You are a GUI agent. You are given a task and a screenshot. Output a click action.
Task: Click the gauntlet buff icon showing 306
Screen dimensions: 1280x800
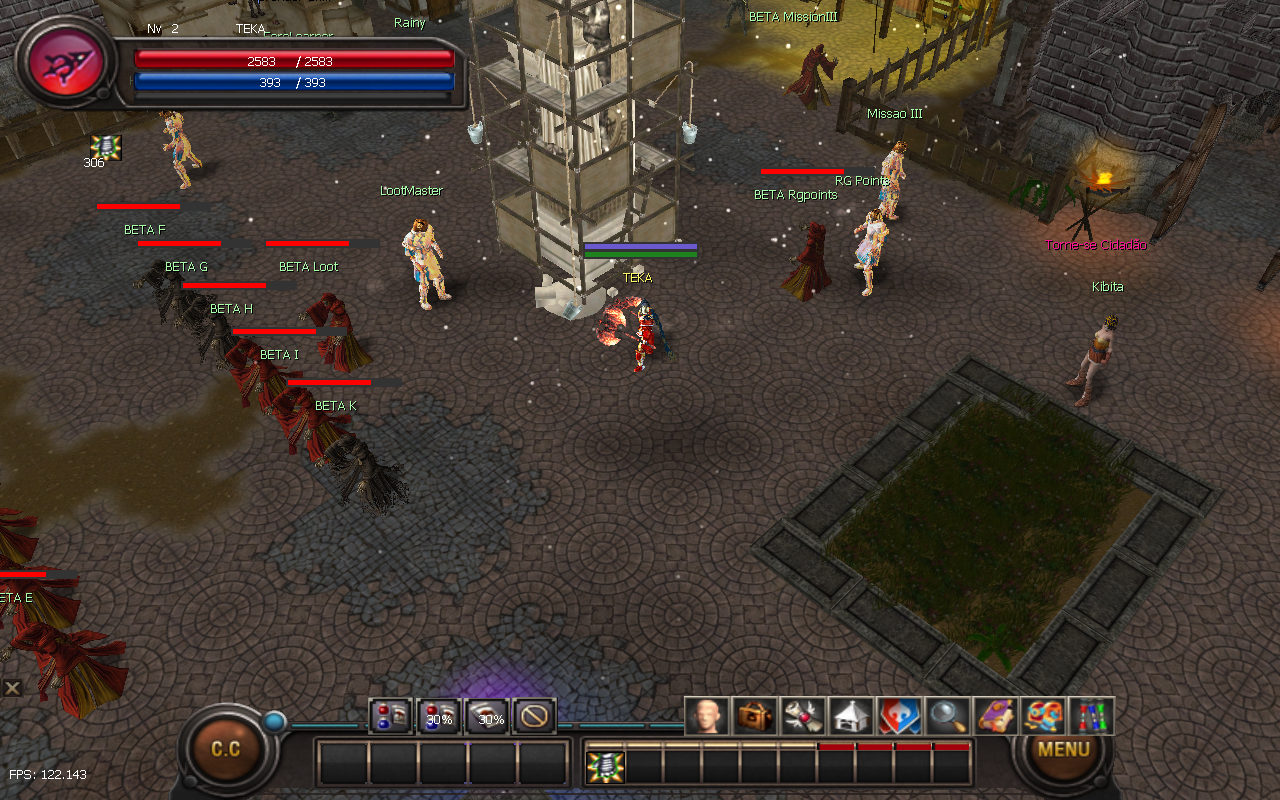click(x=106, y=147)
